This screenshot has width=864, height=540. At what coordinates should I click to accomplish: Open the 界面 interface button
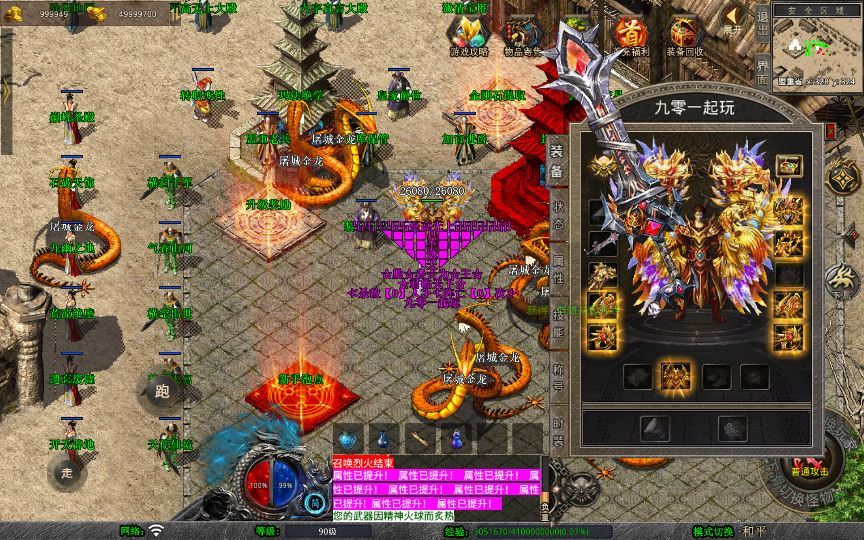[763, 75]
